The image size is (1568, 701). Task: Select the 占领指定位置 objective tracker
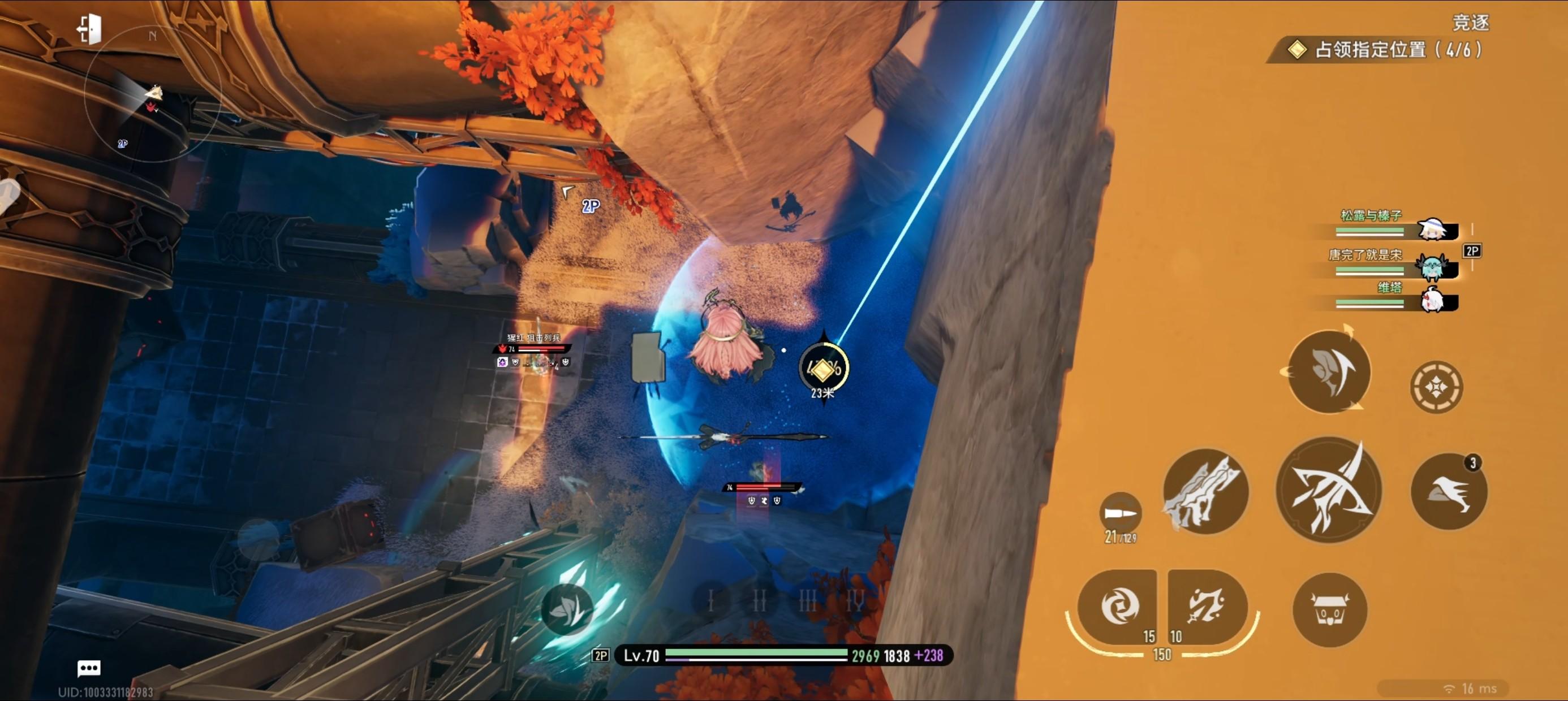click(1388, 49)
